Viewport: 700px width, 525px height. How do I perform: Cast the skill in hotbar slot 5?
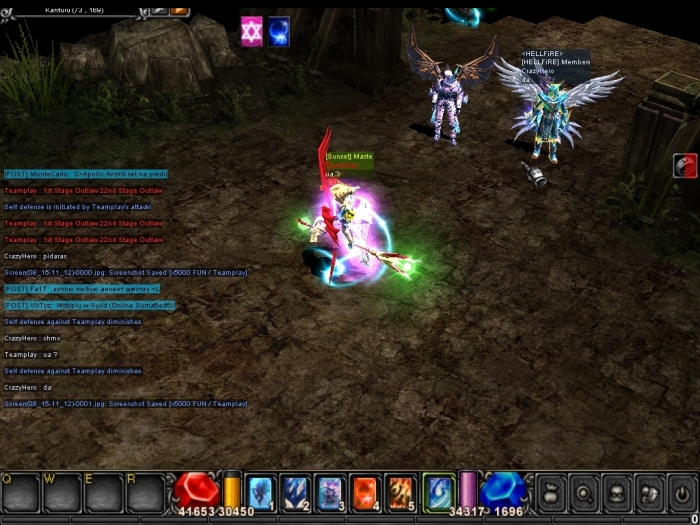[400, 492]
